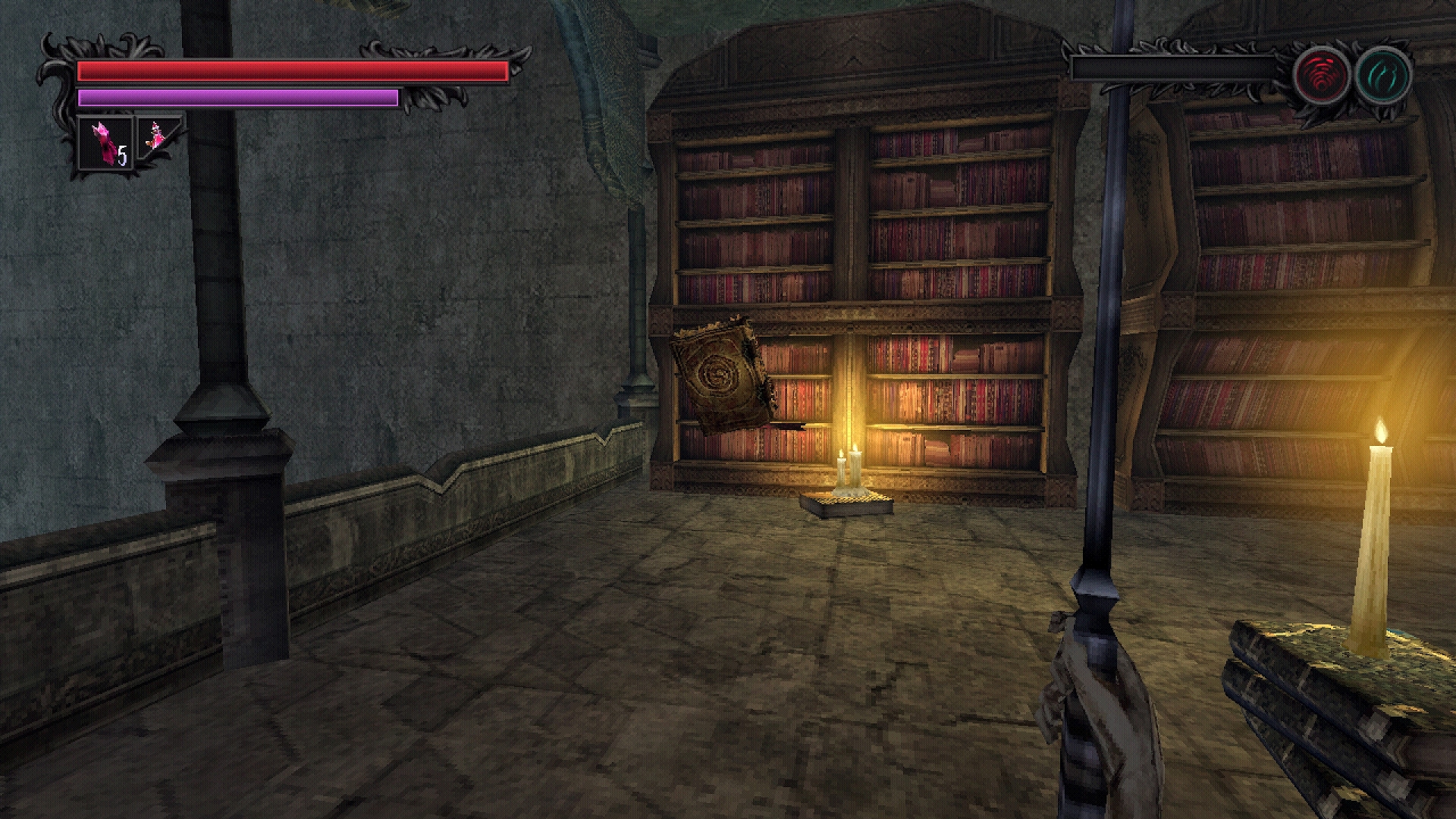1456x819 pixels.
Task: Click the spiral emblem on the floating book cover
Action: click(x=720, y=375)
